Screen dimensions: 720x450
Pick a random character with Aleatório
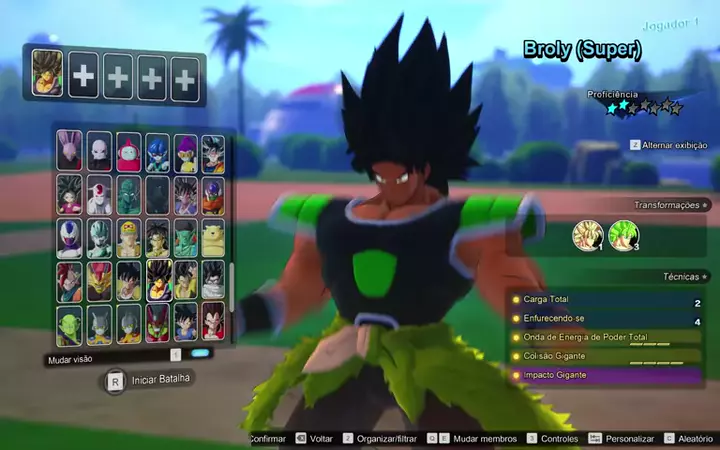click(694, 439)
